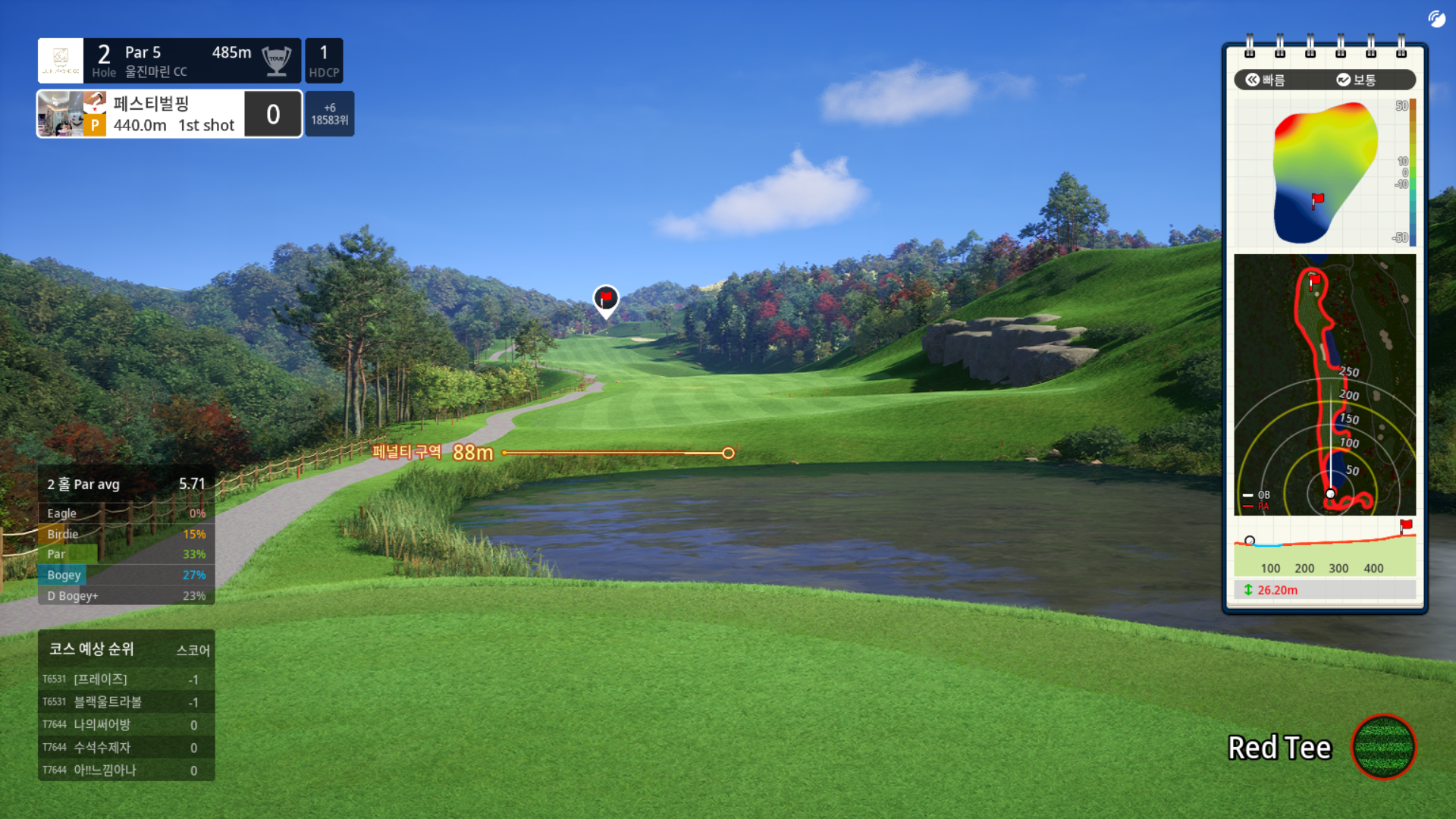Screen dimensions: 1456x819
Task: Open player 페스티벌핑's avatar thumbnail
Action: [61, 114]
